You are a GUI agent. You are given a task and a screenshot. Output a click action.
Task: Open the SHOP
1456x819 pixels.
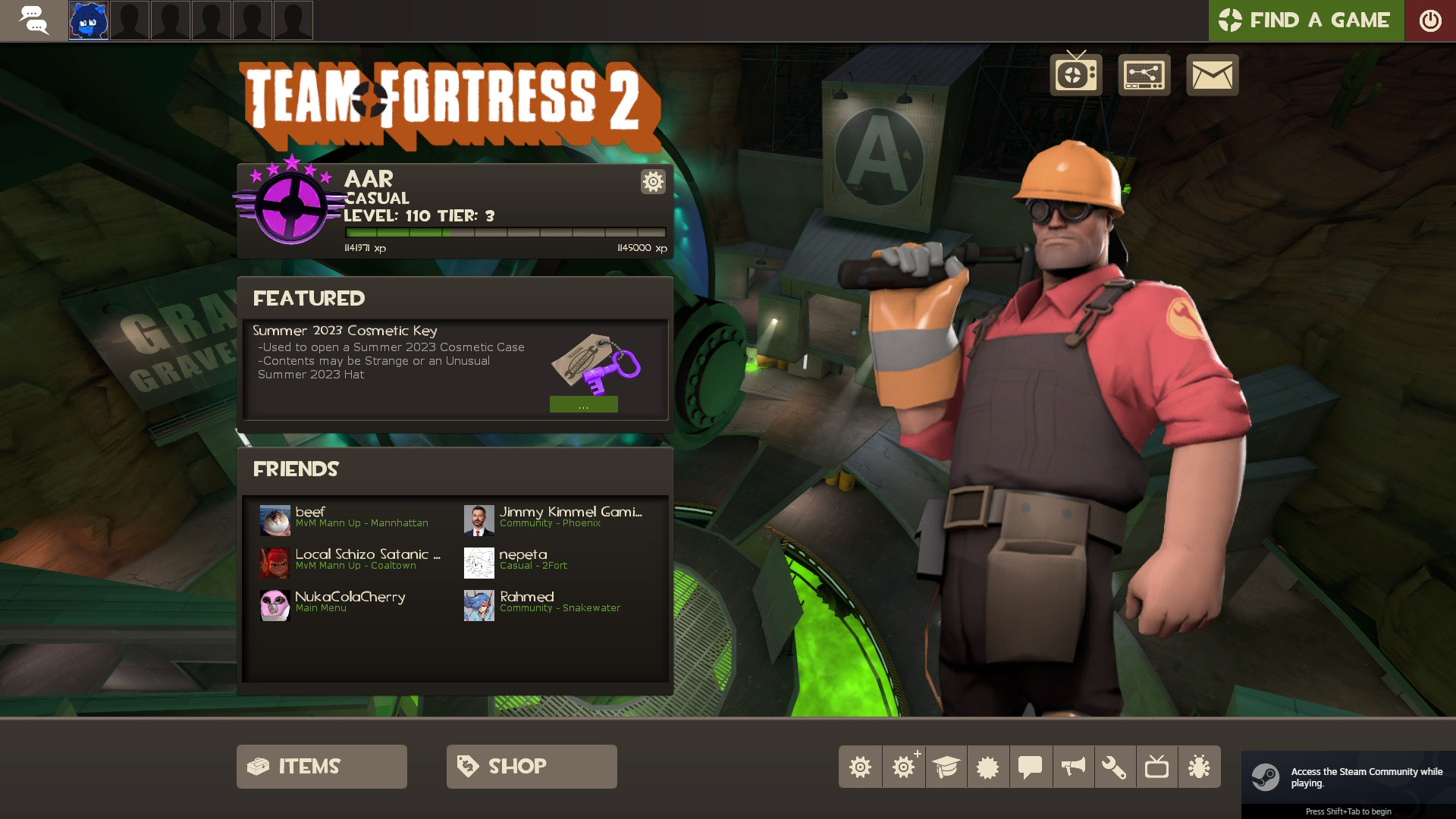[x=531, y=766]
